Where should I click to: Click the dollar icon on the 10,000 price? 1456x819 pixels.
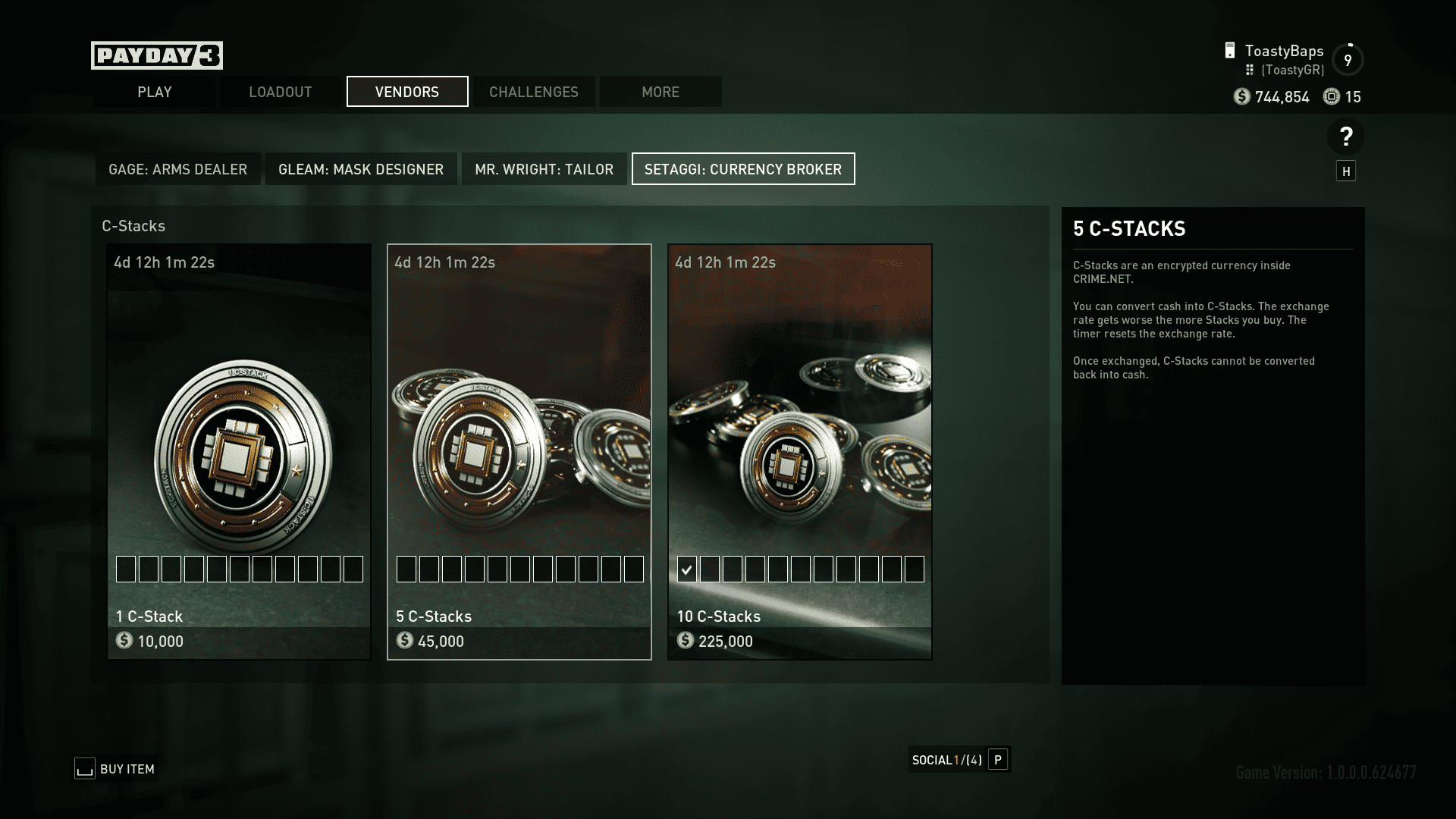[x=124, y=642]
